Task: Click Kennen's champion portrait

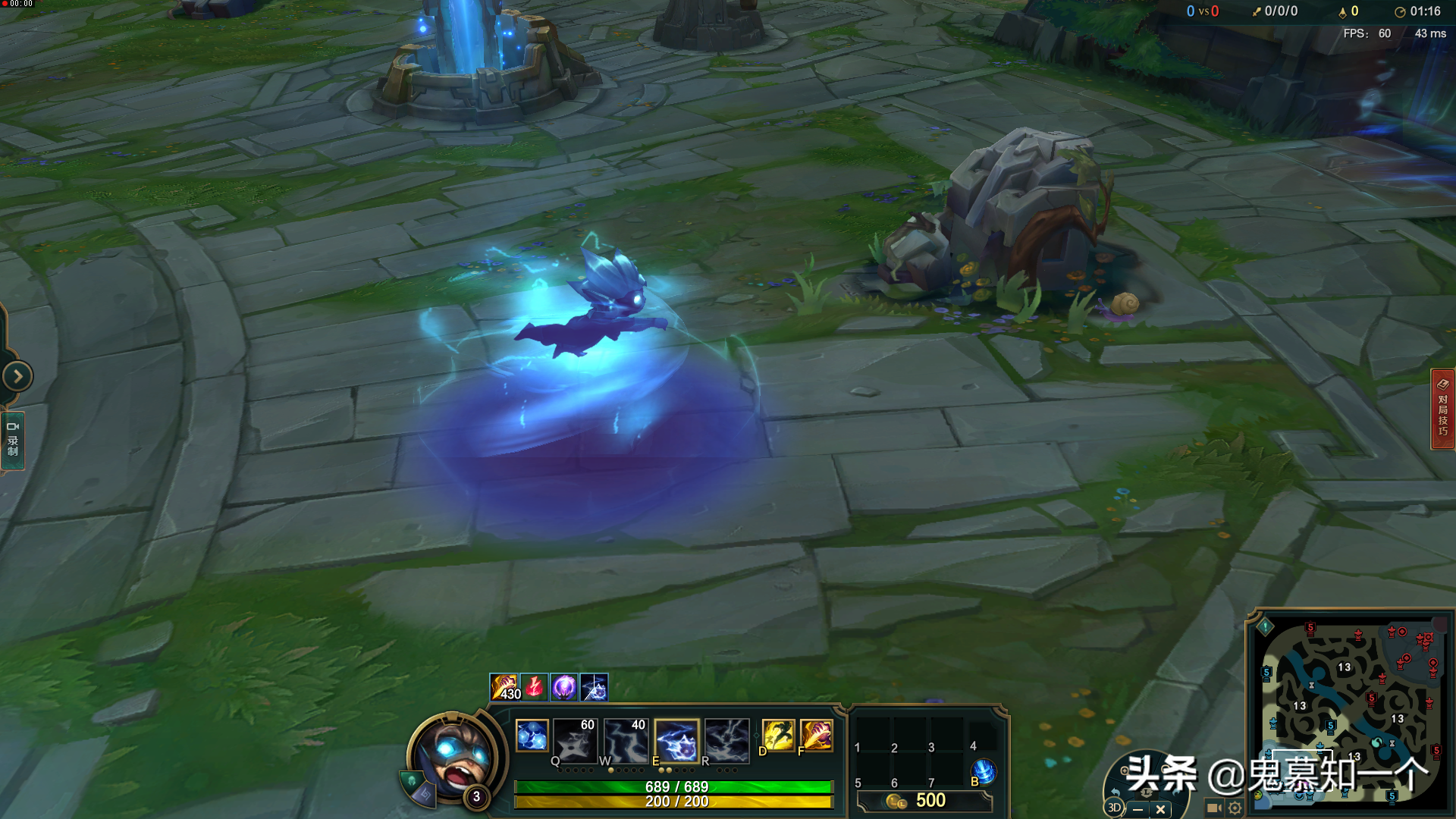Action: click(454, 756)
